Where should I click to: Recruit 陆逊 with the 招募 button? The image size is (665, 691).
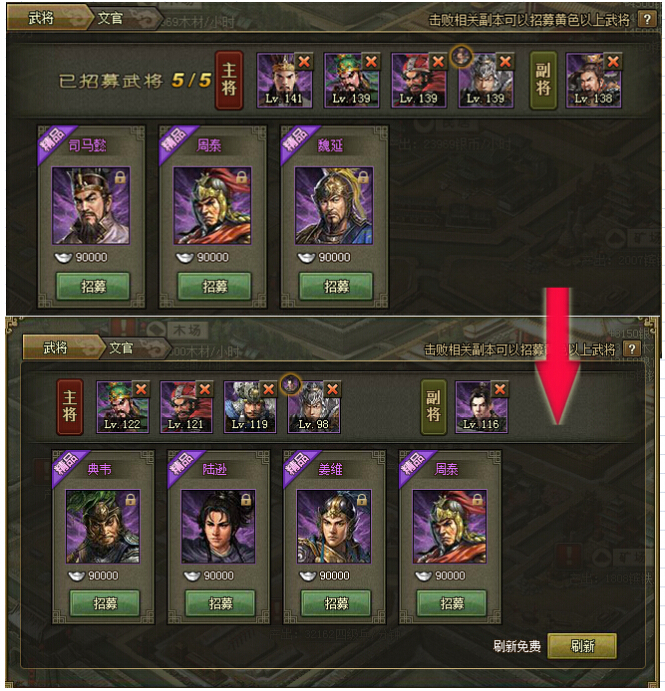pyautogui.click(x=220, y=604)
